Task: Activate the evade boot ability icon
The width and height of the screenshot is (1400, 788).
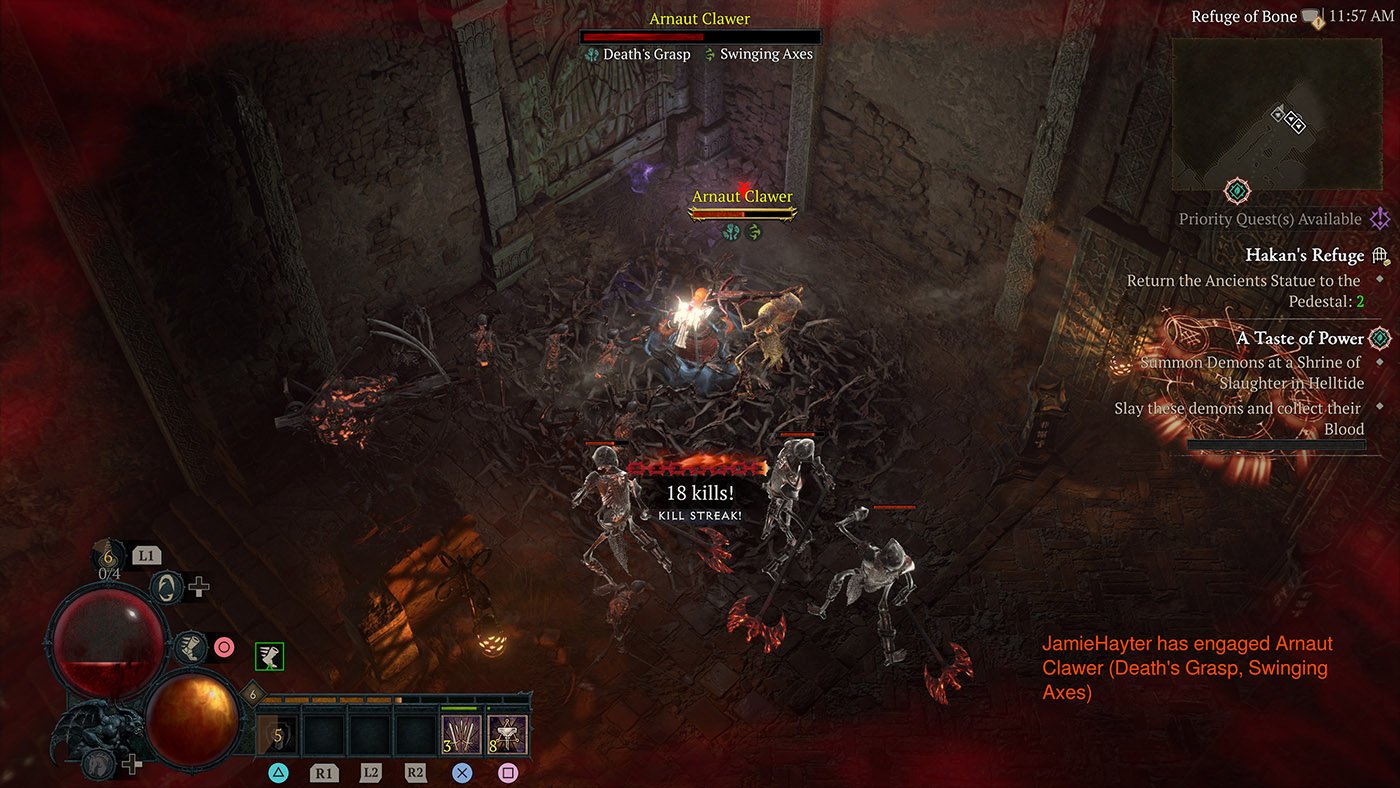Action: tap(189, 648)
